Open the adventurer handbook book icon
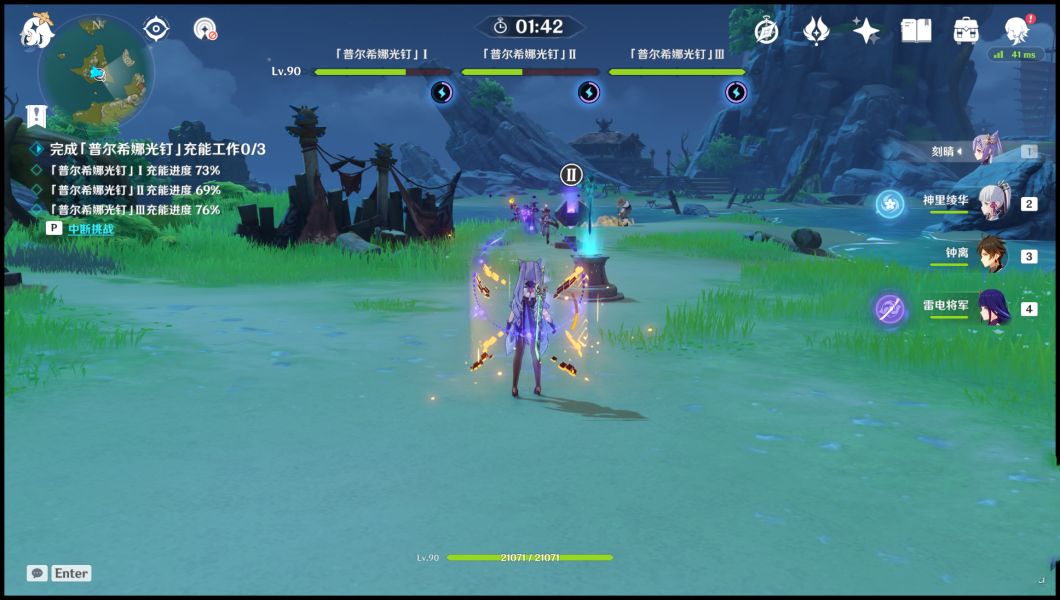Screen dimensions: 1060x600 pos(916,31)
